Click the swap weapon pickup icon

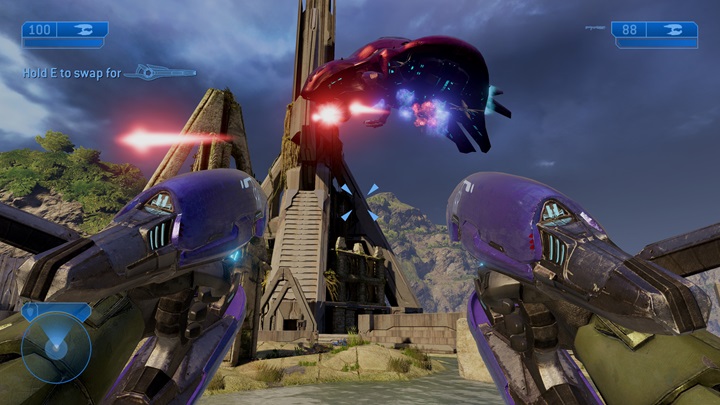point(160,72)
